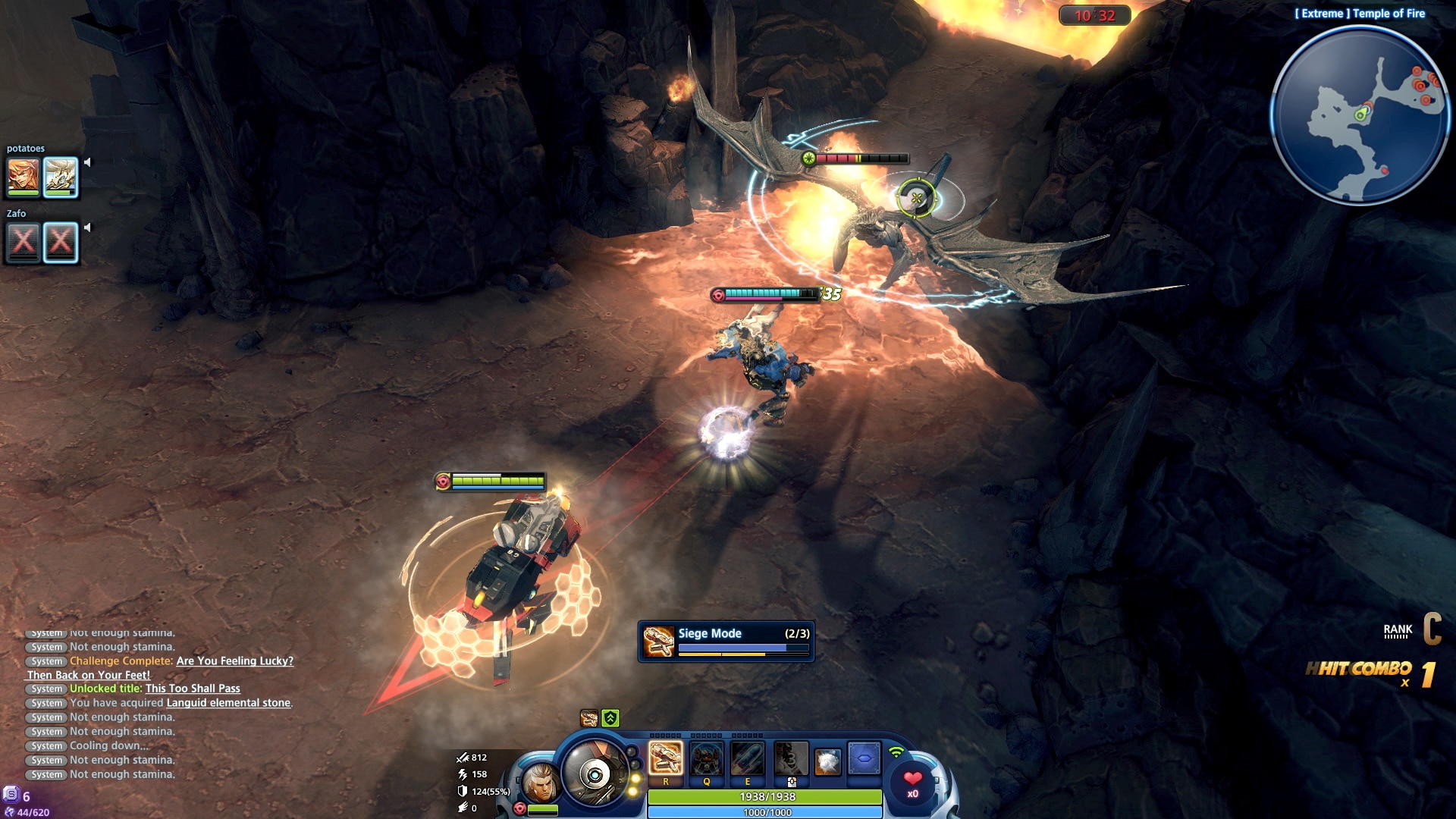
Task: Click the purple S currency icon
Action: (11, 795)
